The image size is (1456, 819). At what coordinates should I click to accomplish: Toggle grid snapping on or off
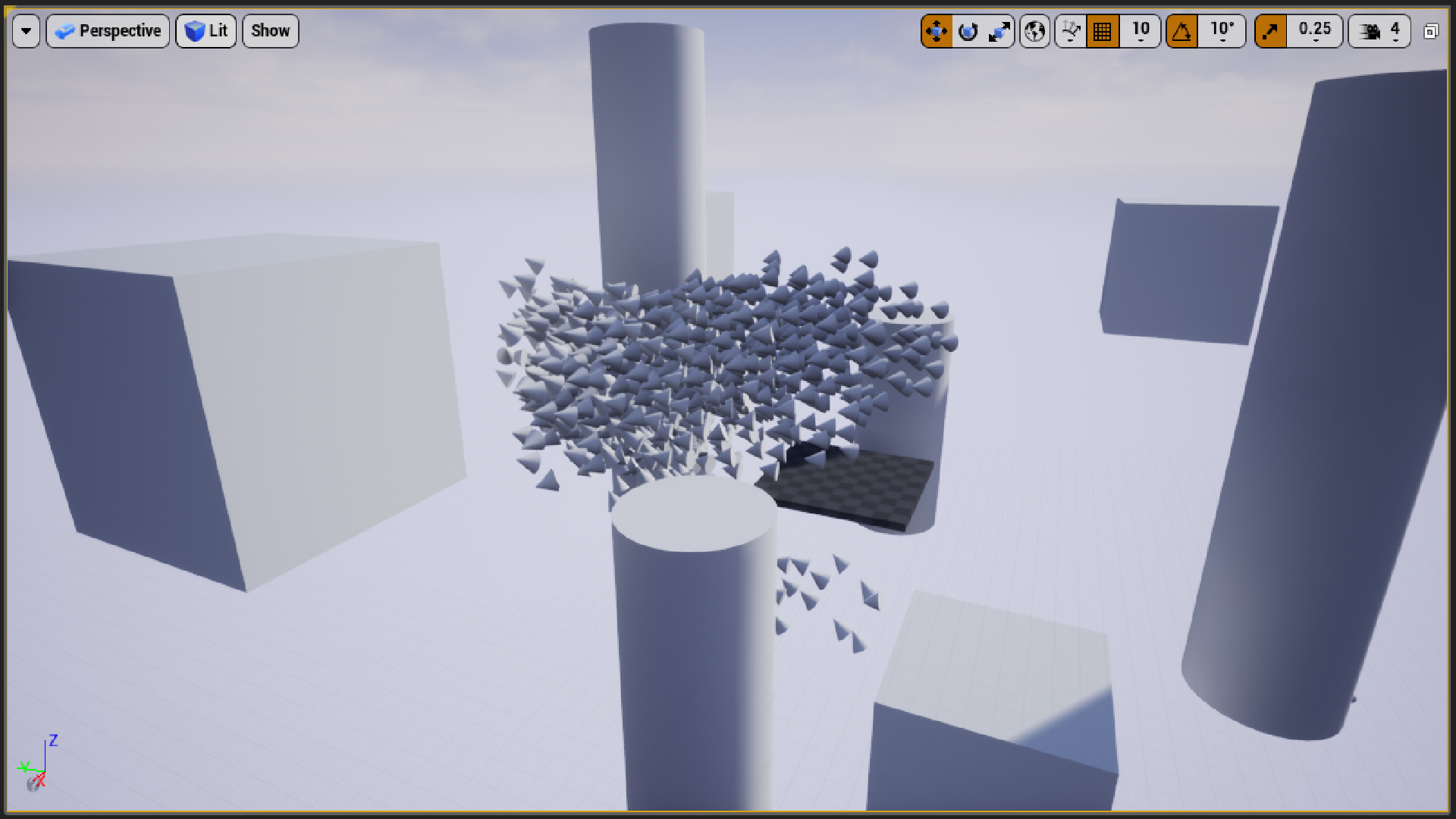1102,31
